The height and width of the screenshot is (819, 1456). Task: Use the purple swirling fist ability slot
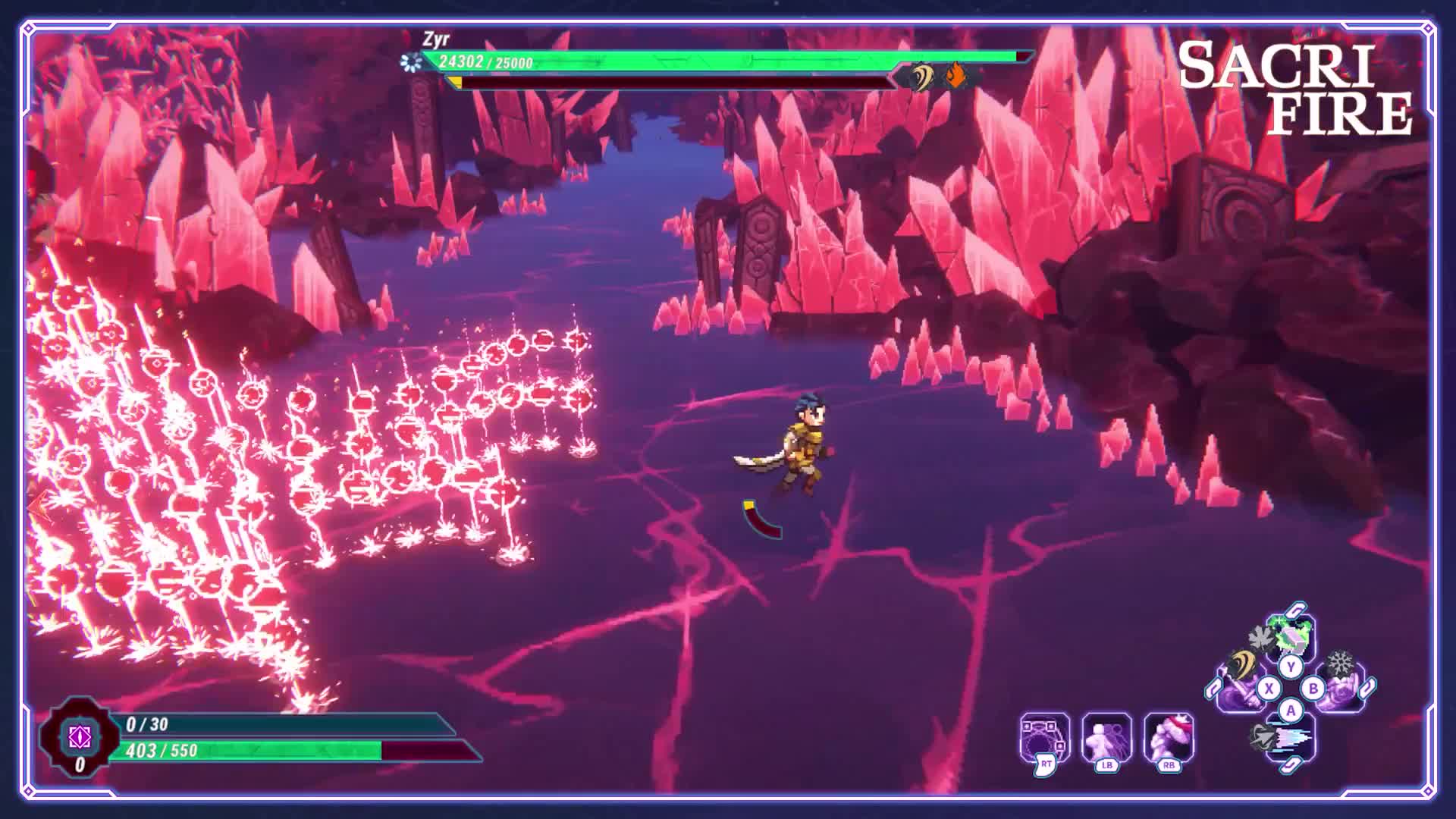point(1341,689)
